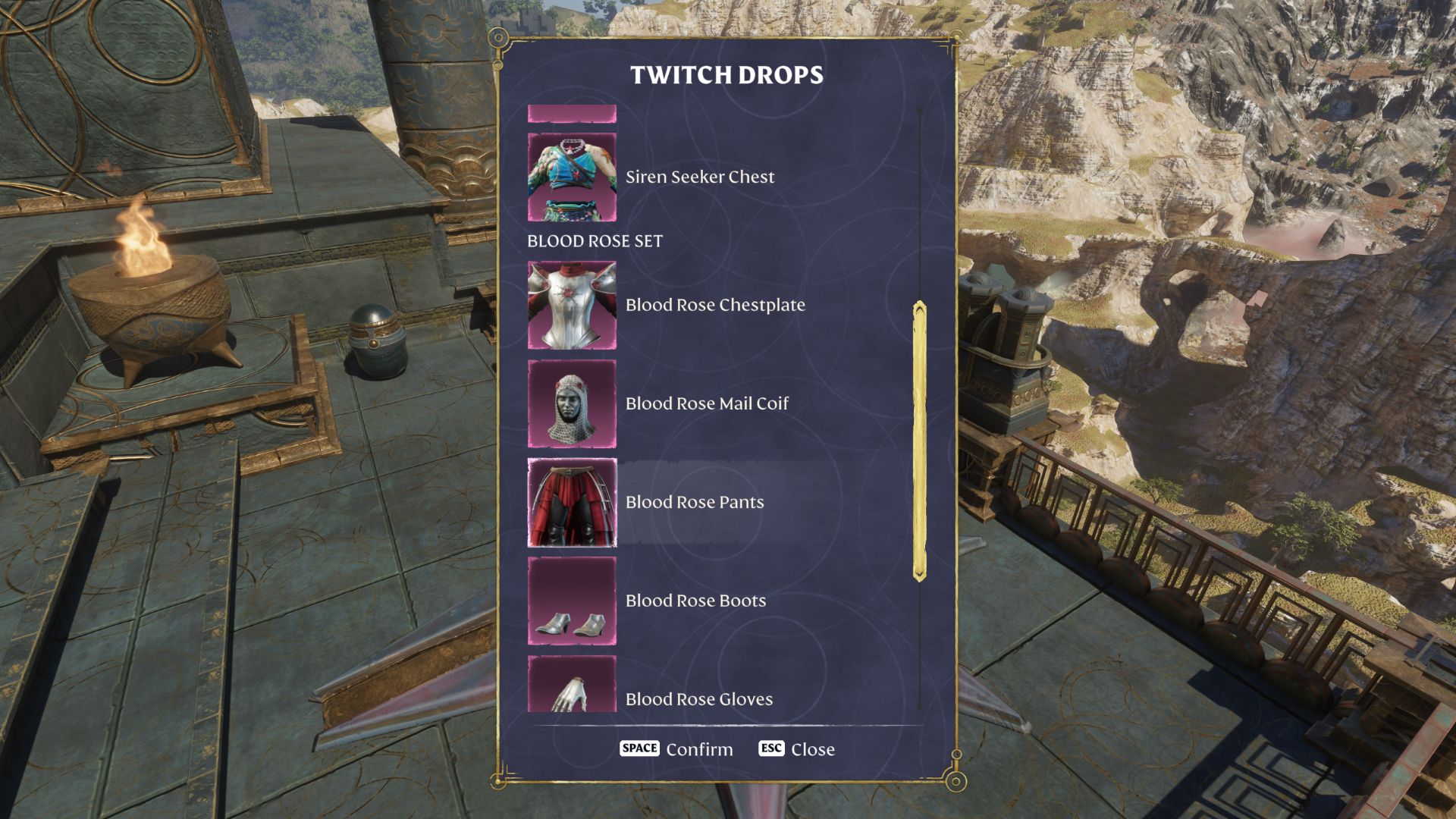Collapse the Blood Rose Set group header
This screenshot has height=819, width=1456.
coord(595,241)
